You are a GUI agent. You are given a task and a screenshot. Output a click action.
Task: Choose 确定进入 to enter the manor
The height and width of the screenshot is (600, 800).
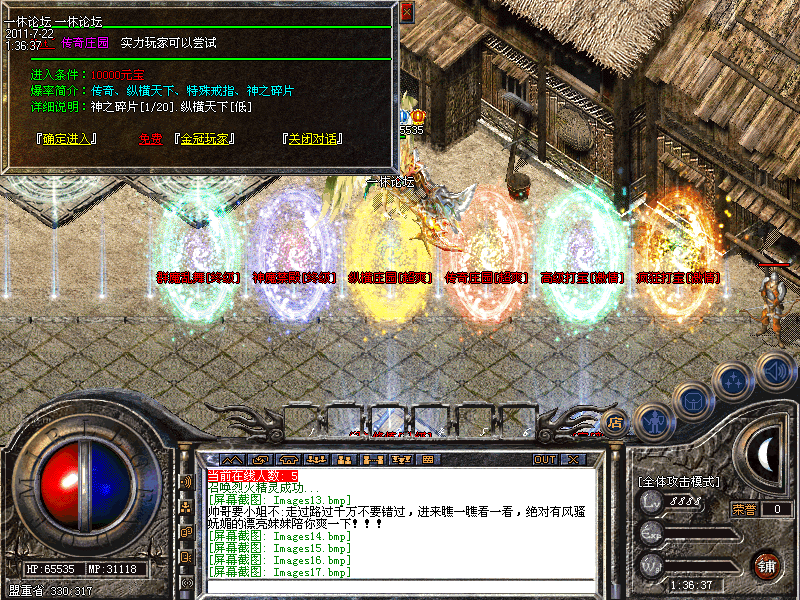66,139
